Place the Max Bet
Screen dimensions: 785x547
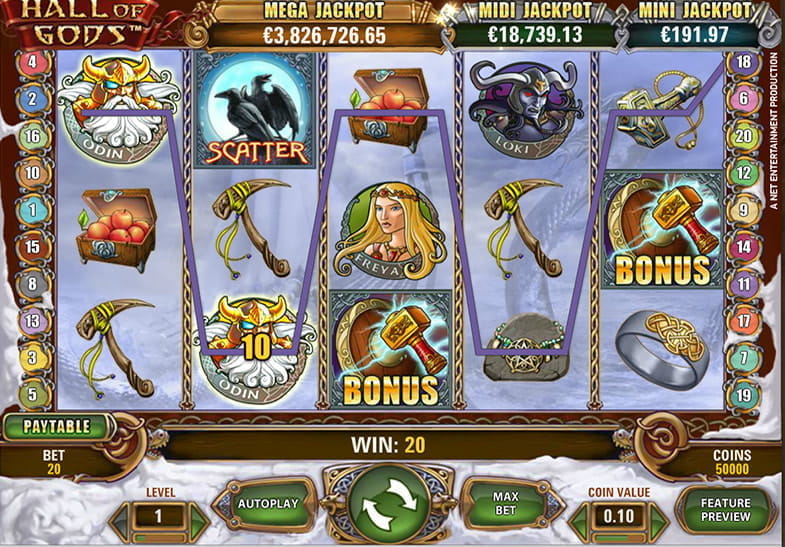[504, 505]
